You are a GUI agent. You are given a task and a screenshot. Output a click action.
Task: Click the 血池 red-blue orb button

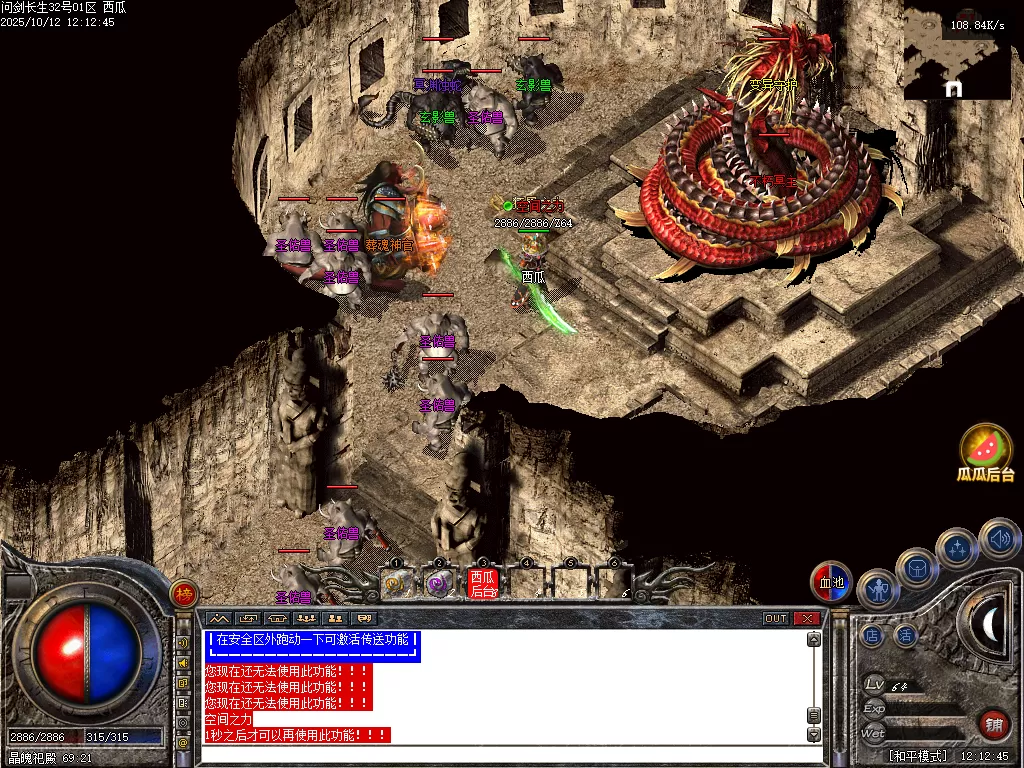pos(831,582)
